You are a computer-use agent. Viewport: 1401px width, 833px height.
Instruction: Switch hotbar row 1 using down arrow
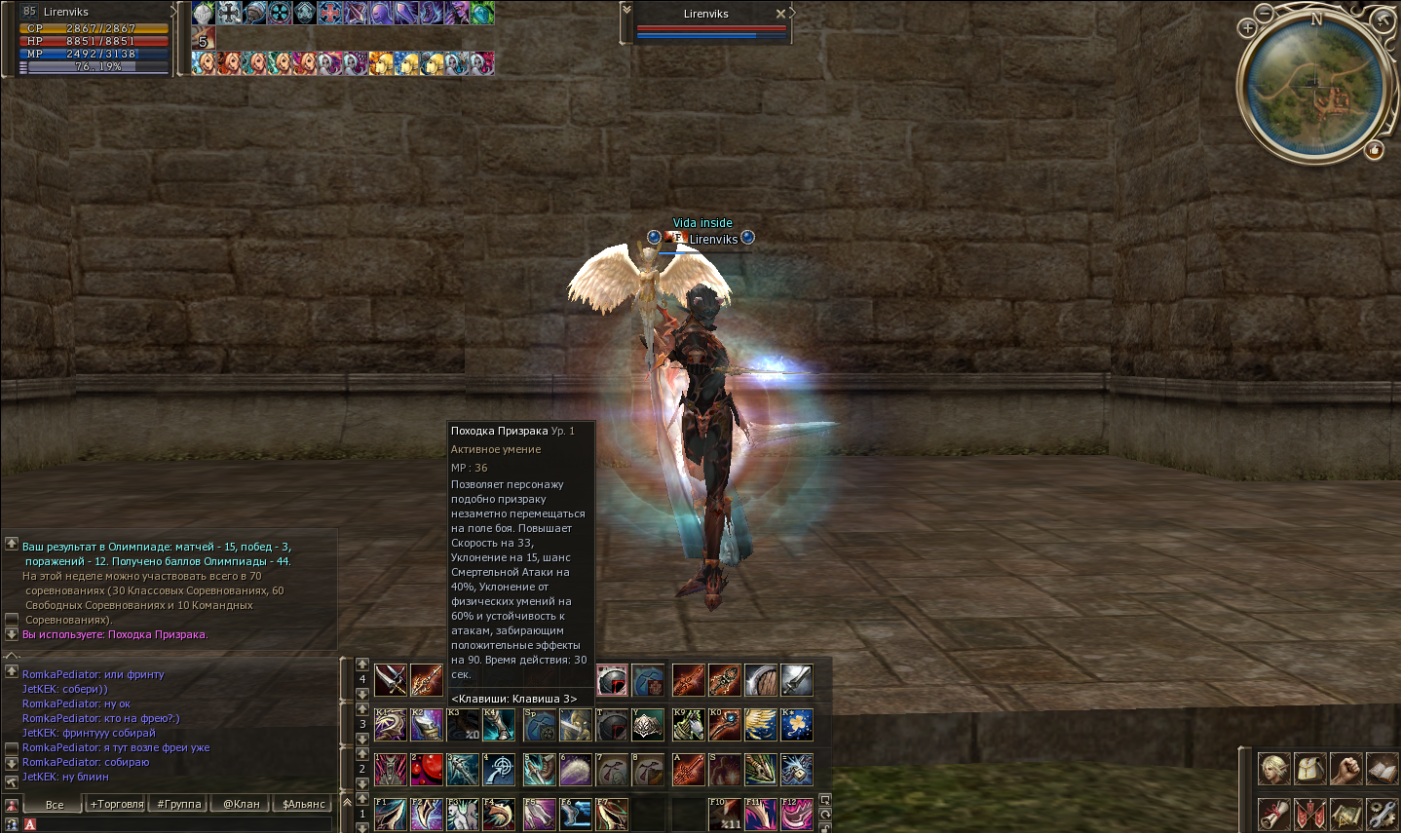point(362,827)
